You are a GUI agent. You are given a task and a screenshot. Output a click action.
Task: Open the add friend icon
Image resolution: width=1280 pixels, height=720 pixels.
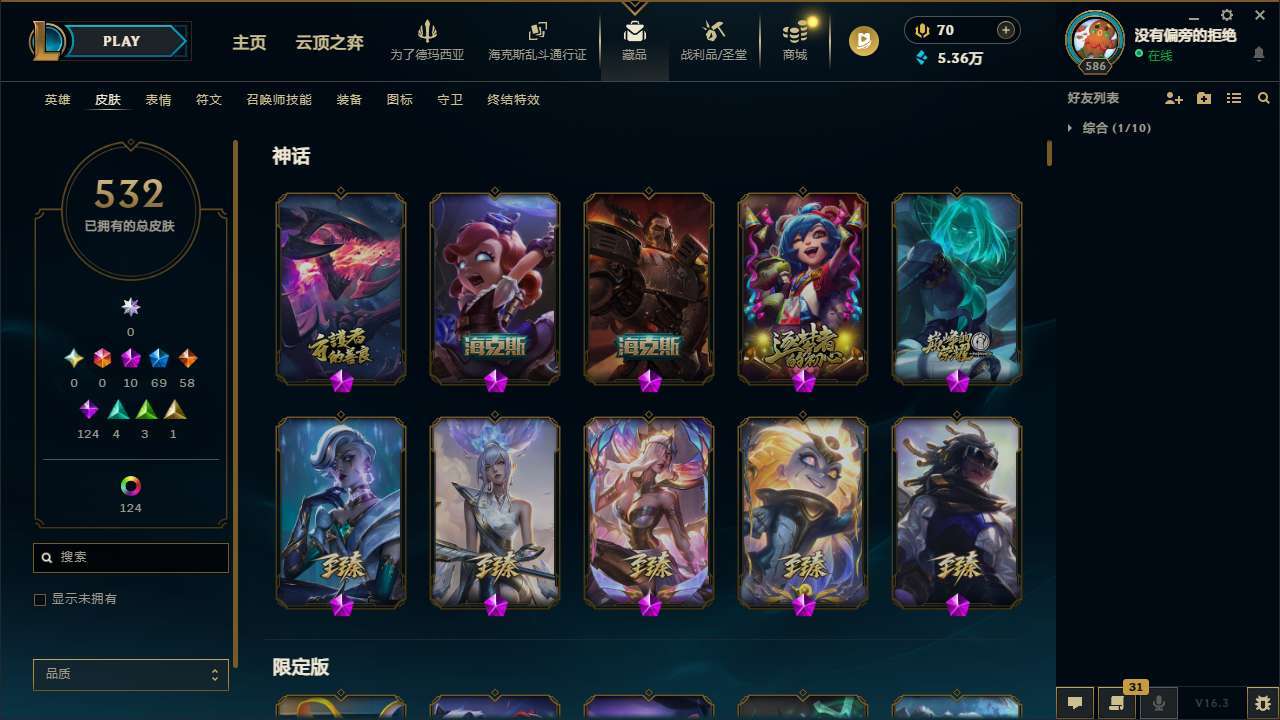1172,98
